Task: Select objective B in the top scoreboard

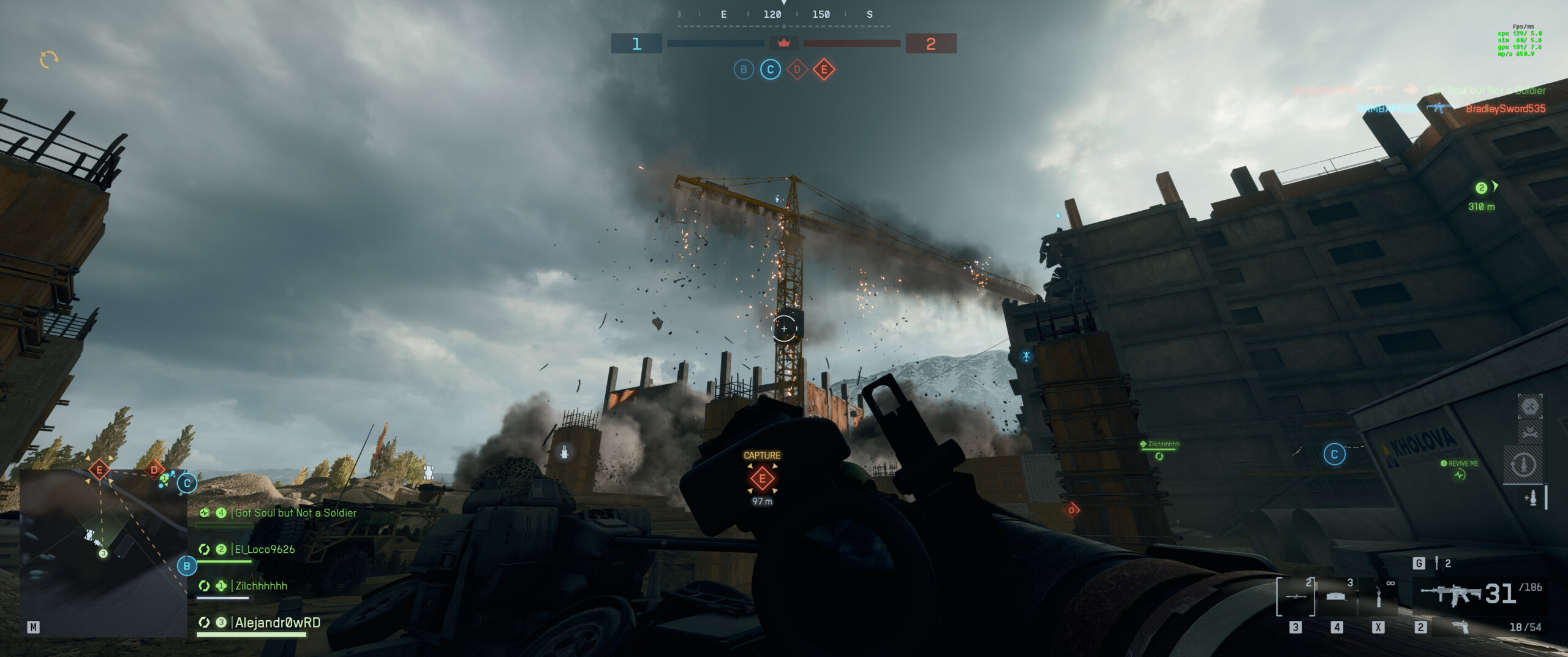Action: point(743,70)
